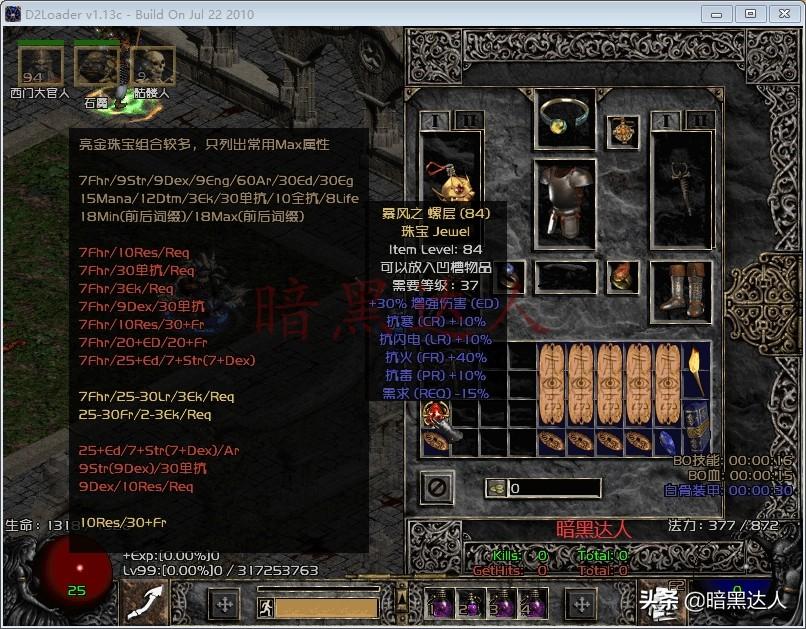This screenshot has height=629, width=806.
Task: Pick up the blue gem in inventory
Action: click(x=667, y=441)
